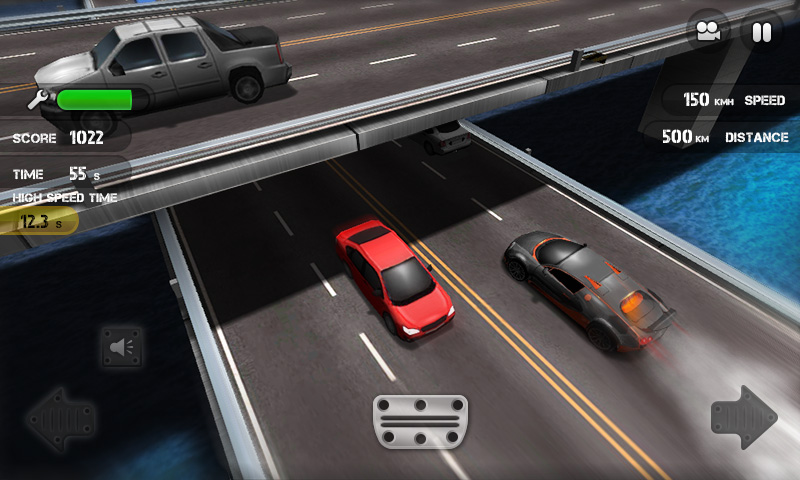Switch the camera view
800x480 pixels.
click(x=708, y=32)
